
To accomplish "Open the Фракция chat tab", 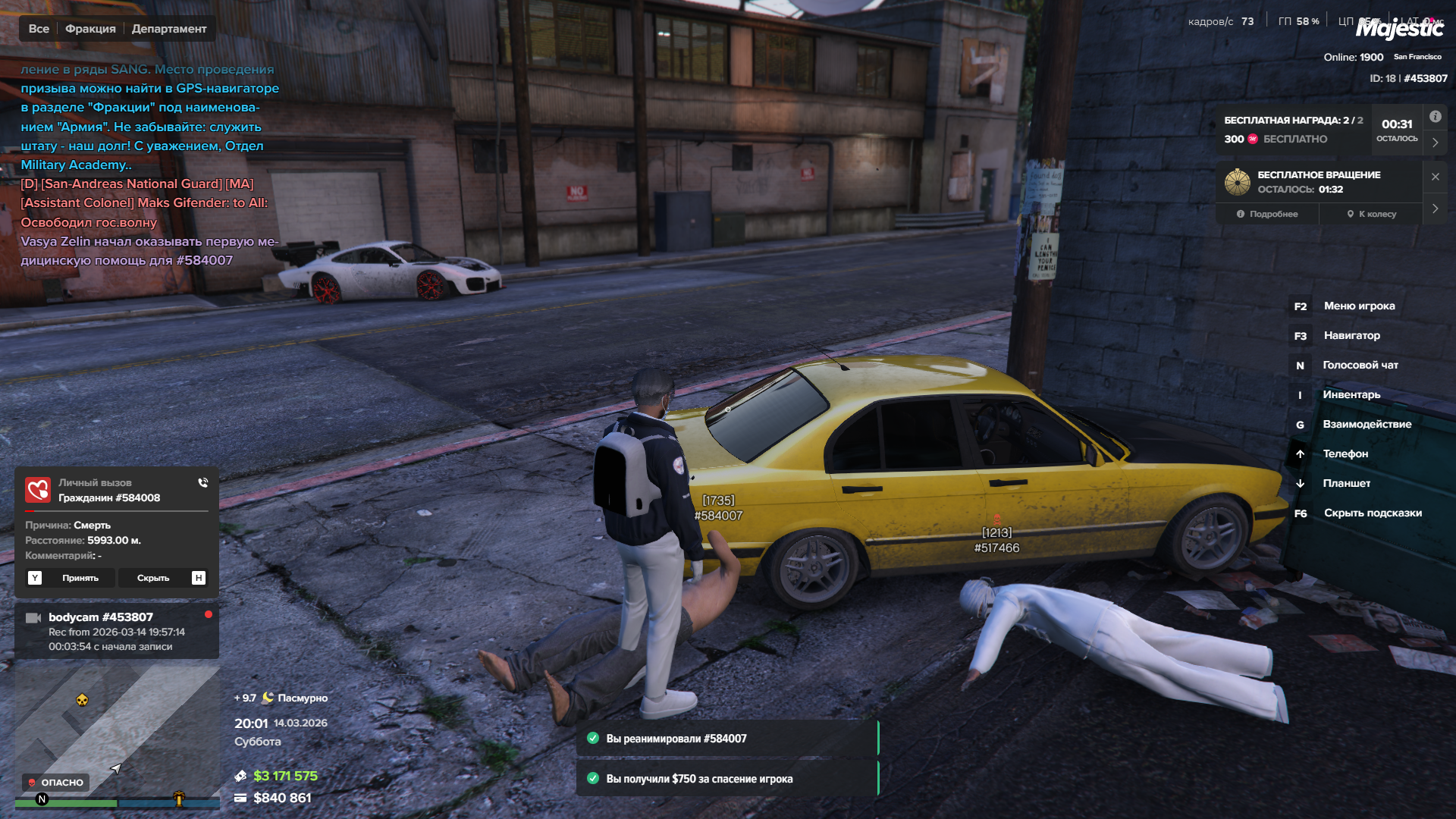I will [x=90, y=29].
